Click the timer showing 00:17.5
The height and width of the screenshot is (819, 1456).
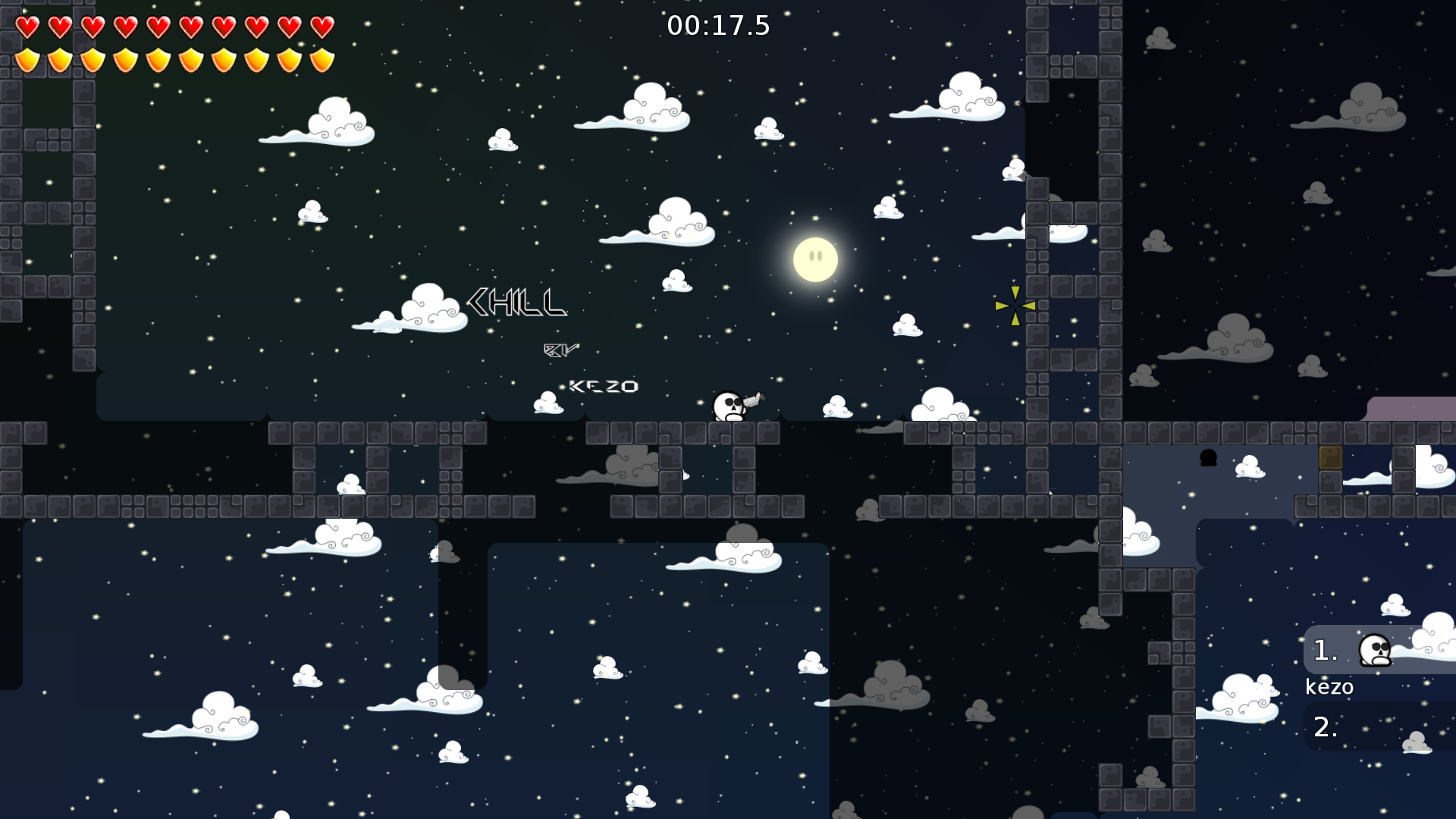pos(718,25)
